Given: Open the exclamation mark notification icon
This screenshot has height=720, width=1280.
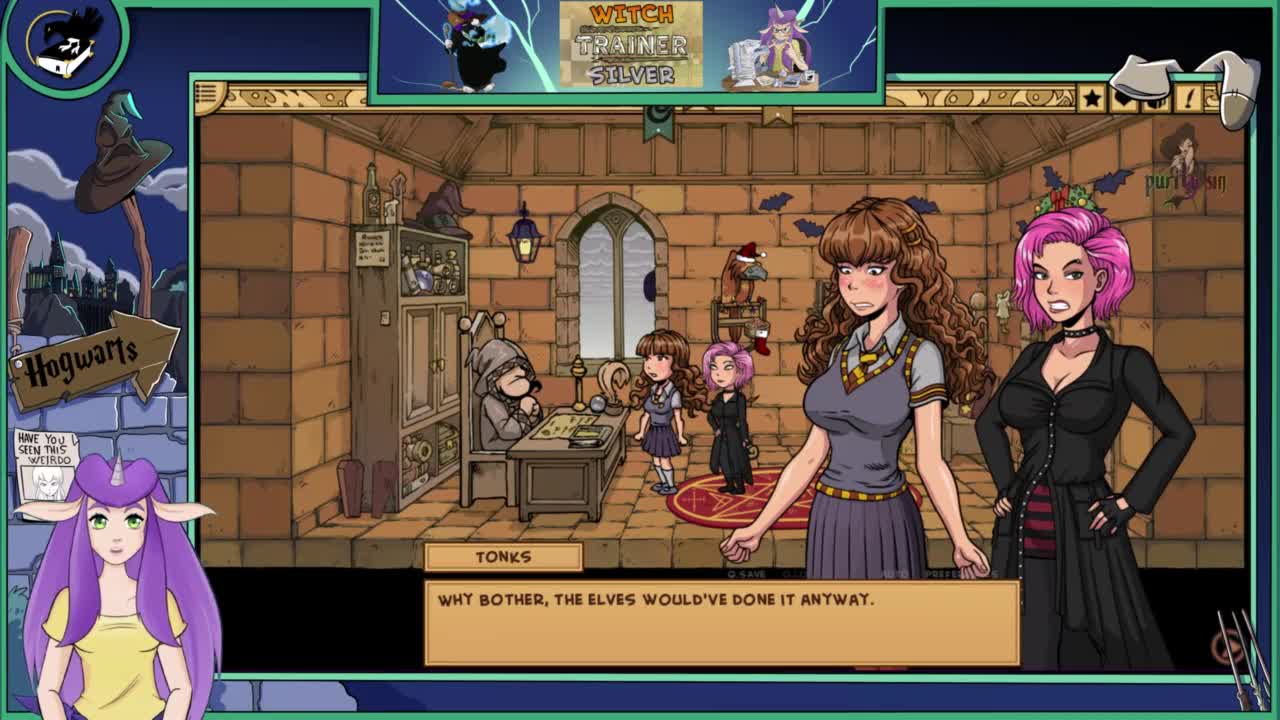Looking at the screenshot, I should [1190, 98].
